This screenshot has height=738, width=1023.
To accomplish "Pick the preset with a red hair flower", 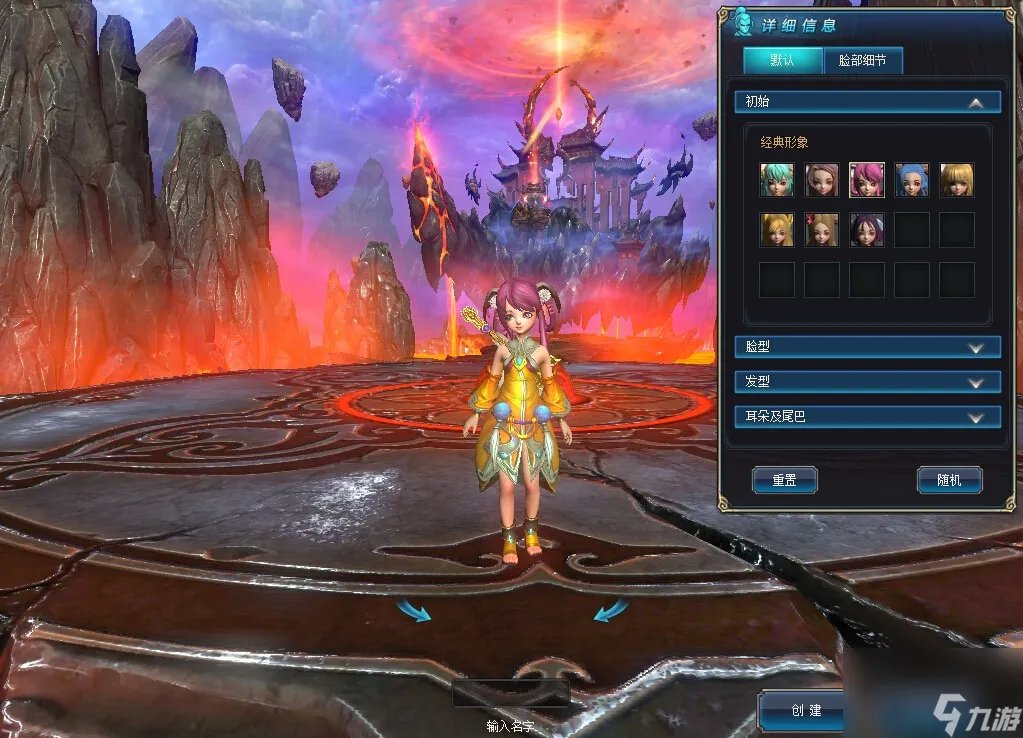I will (x=821, y=230).
